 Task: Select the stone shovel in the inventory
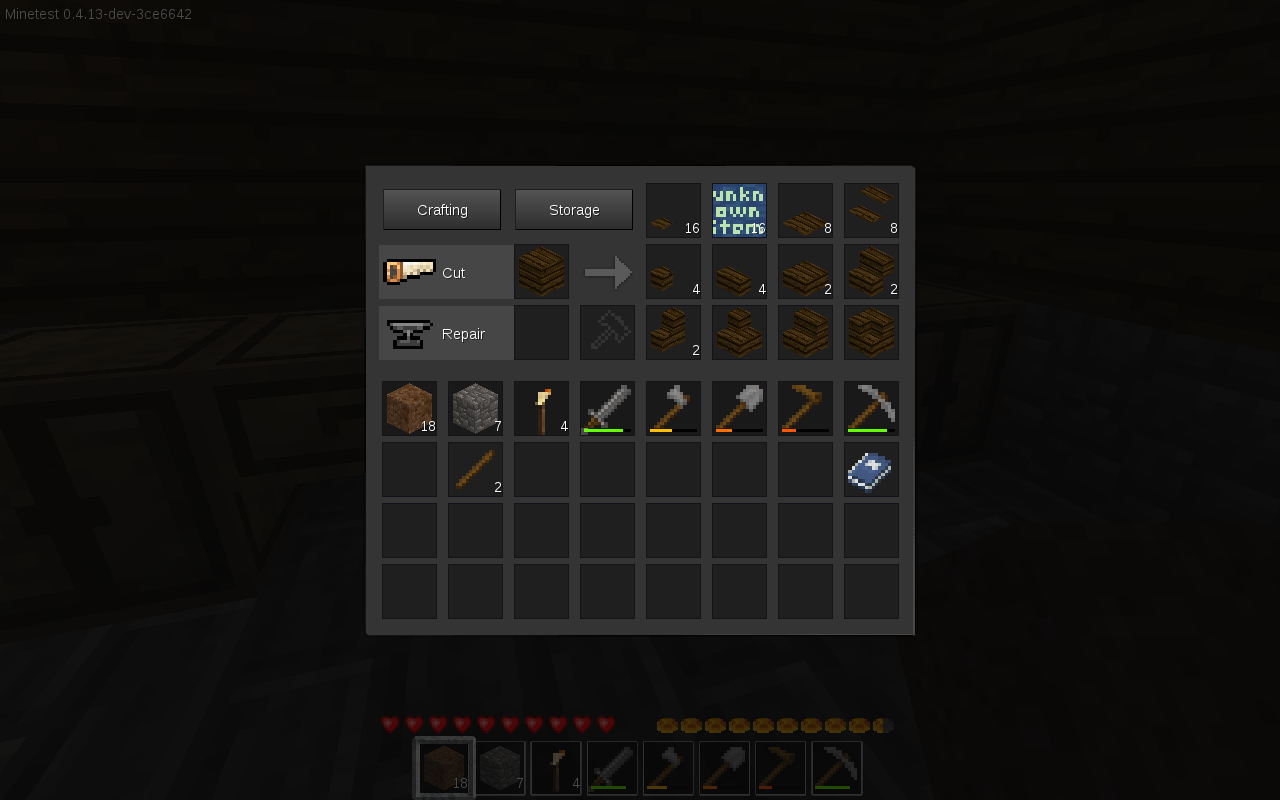pos(739,408)
